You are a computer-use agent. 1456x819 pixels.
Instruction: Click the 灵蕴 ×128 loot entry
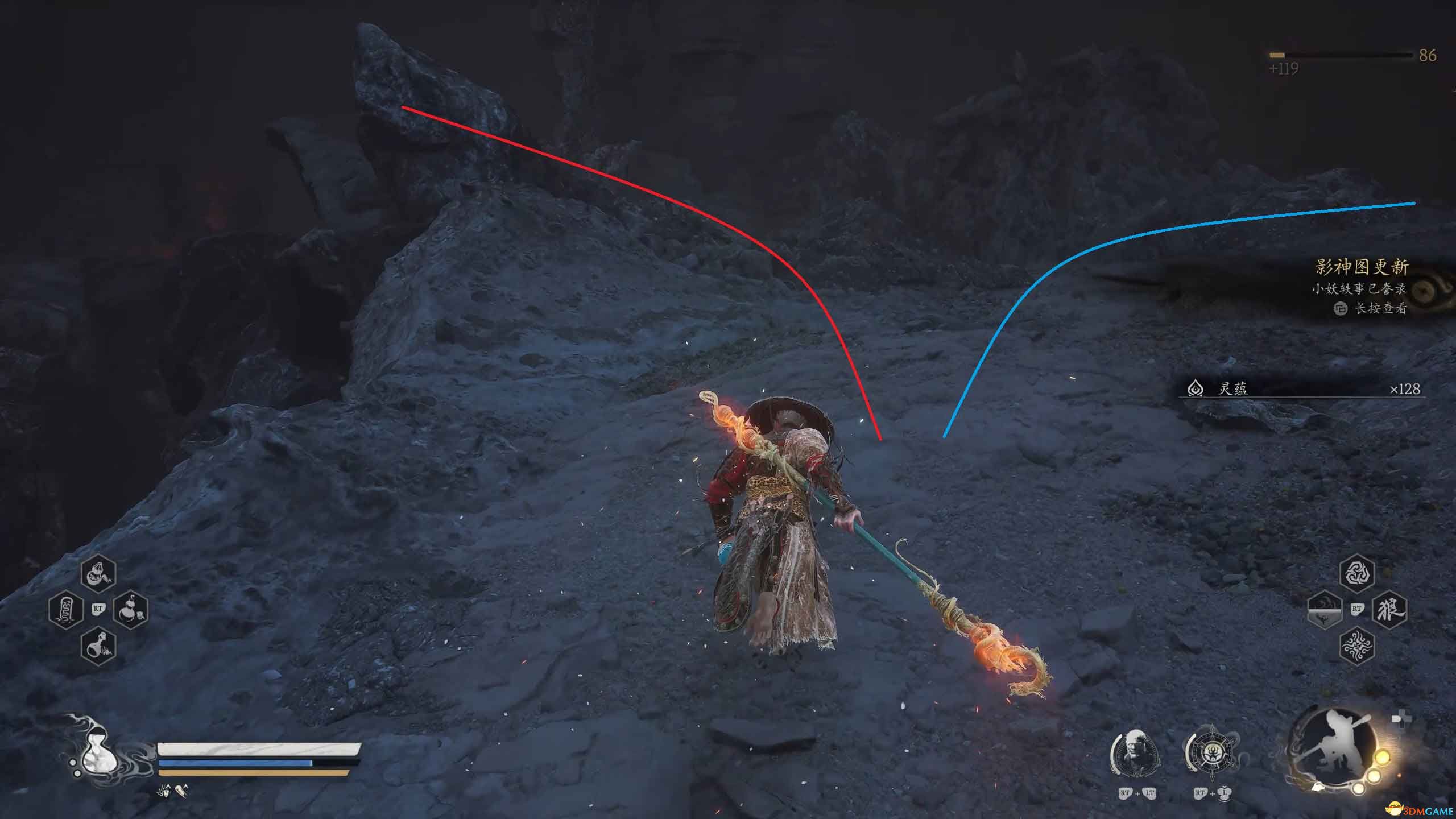click(1302, 389)
